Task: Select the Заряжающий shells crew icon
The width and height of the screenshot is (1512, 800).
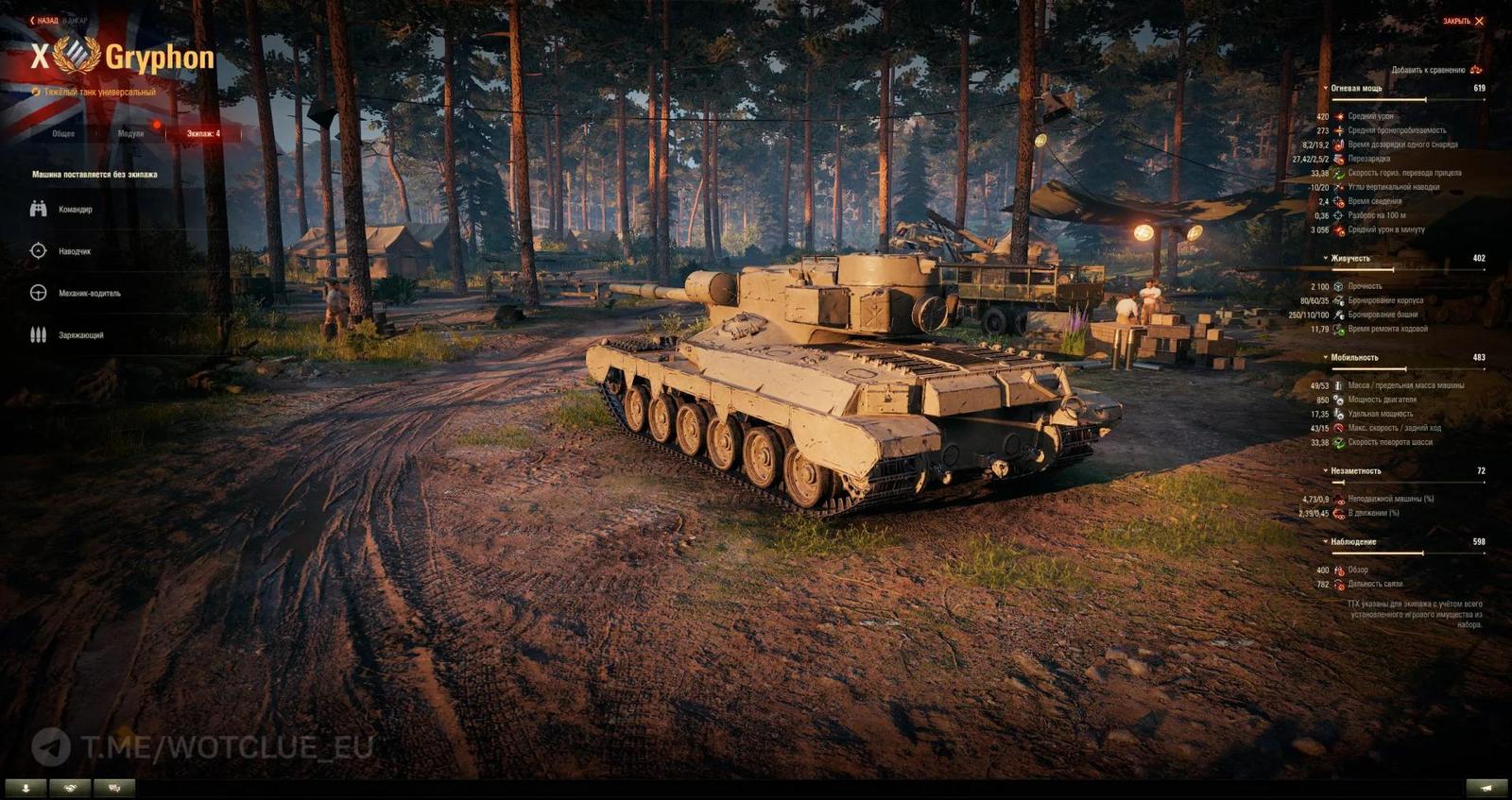Action: [38, 333]
